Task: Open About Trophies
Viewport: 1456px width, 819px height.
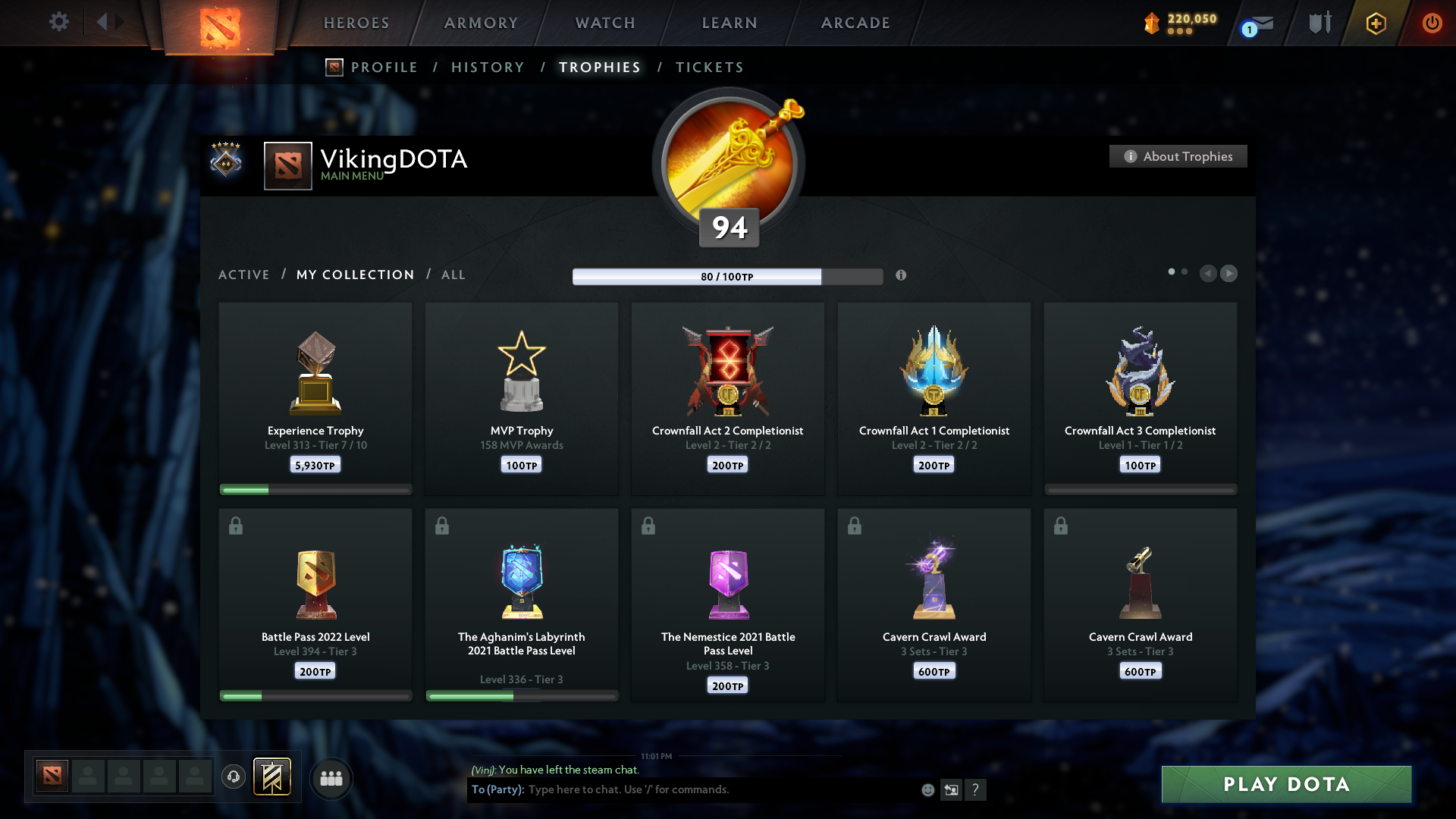Action: point(1178,156)
